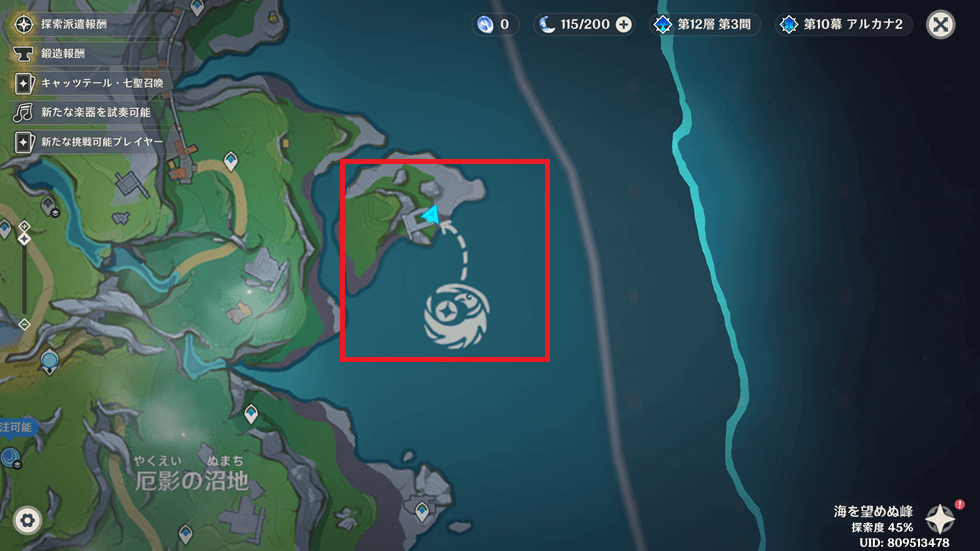Close the map with the X button
Screen dimensions: 980x551
(940, 25)
